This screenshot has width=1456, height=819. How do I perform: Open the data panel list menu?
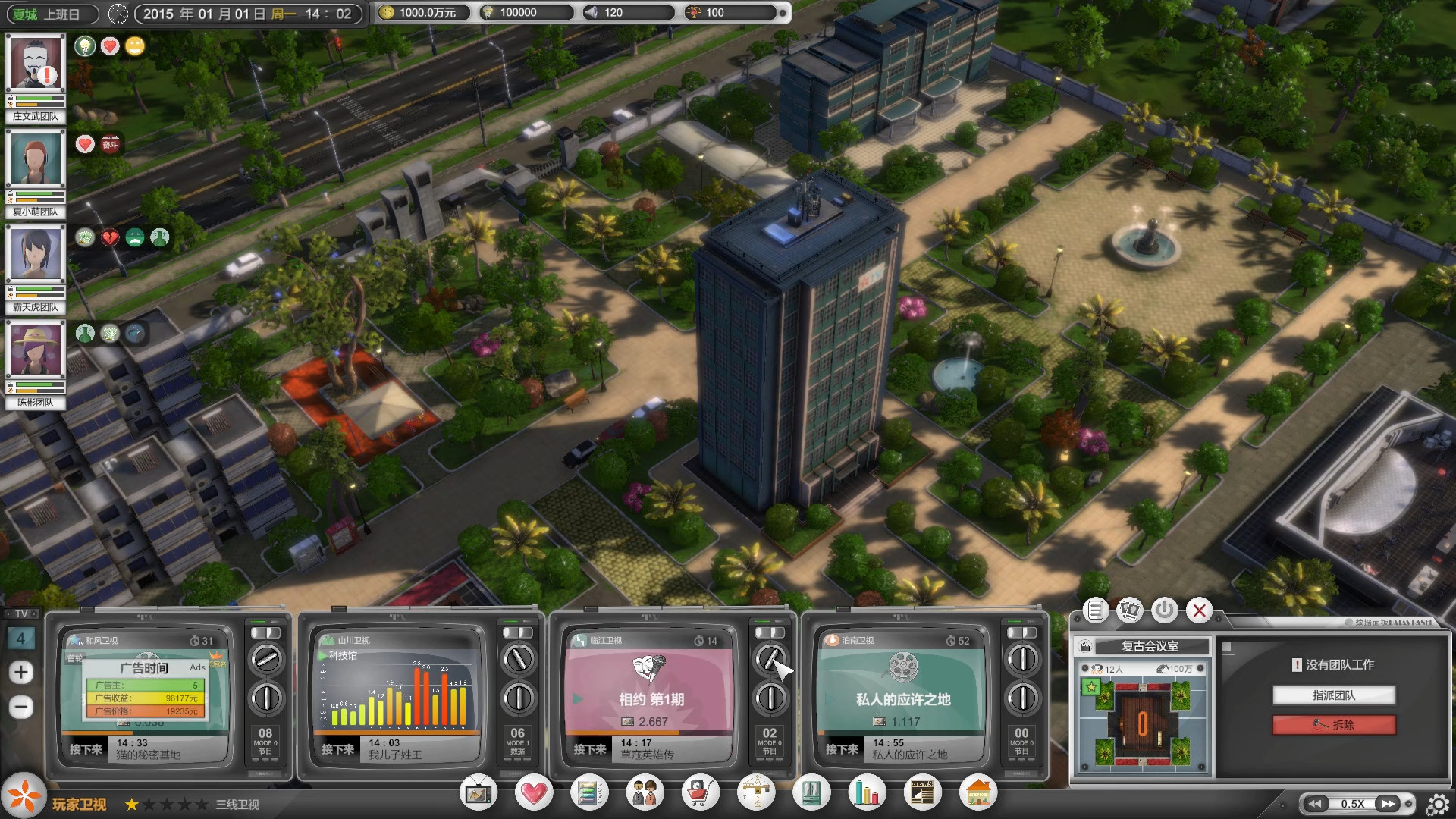click(x=1095, y=610)
